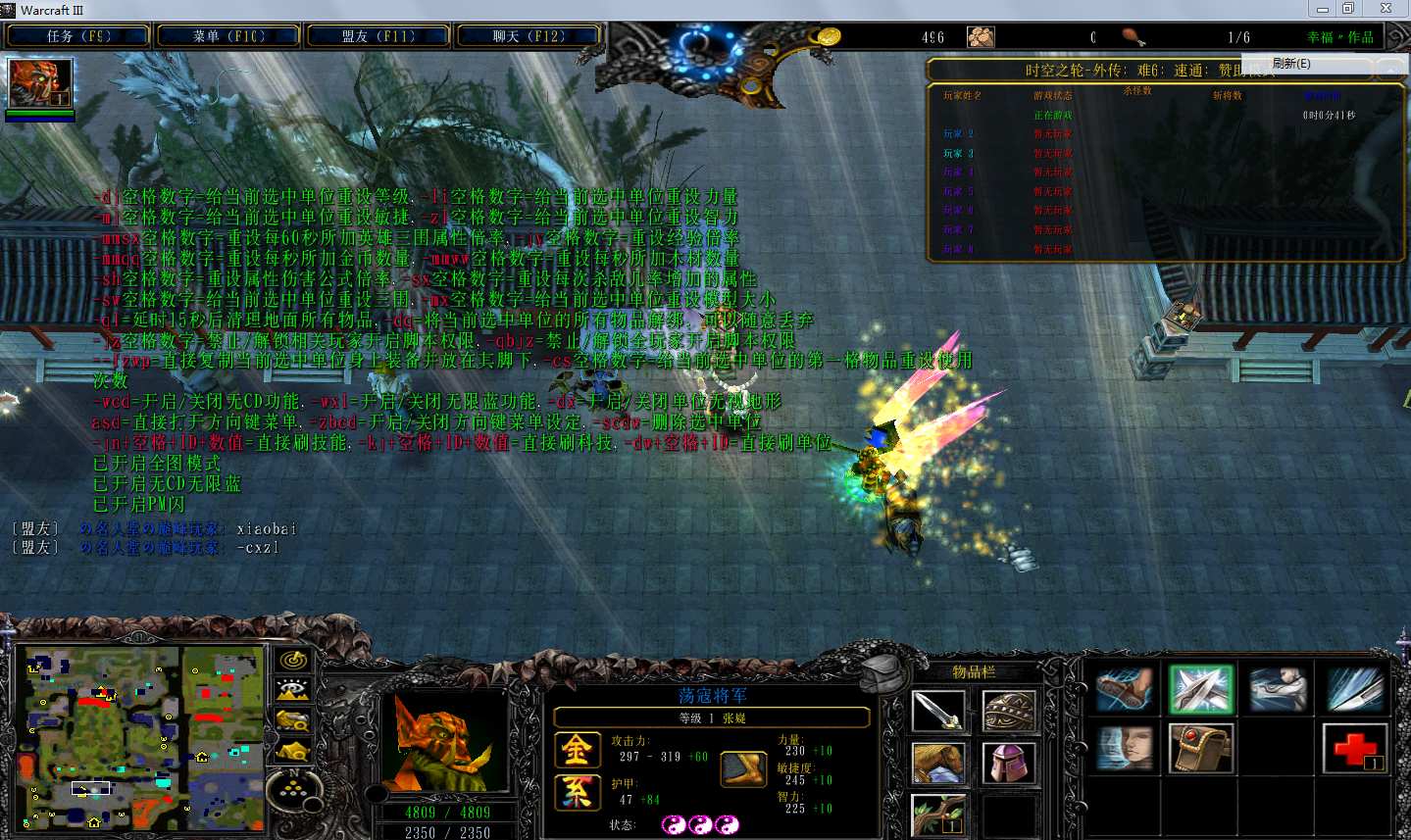Select the purple helmet inventory item
The height and width of the screenshot is (840, 1411).
point(1009,763)
